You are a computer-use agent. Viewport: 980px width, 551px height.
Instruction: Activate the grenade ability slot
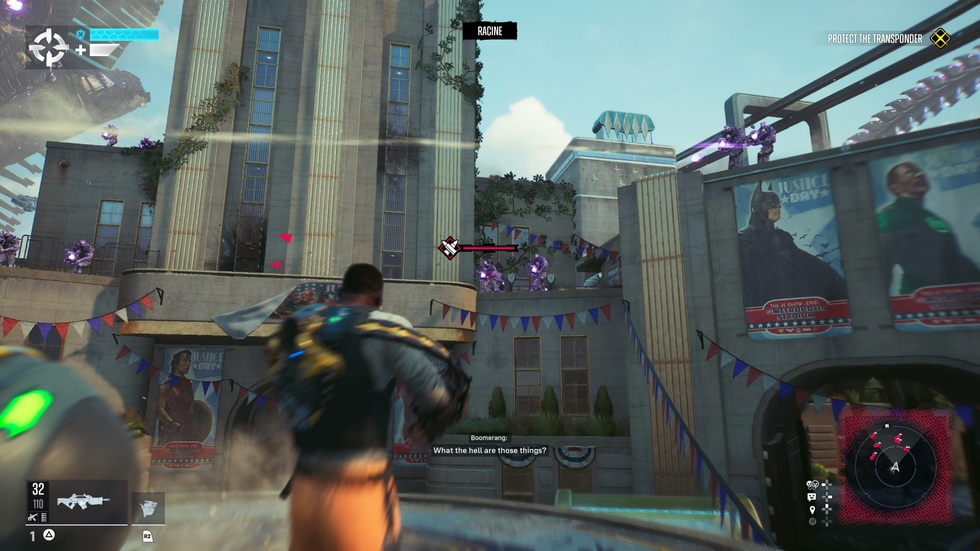click(148, 507)
